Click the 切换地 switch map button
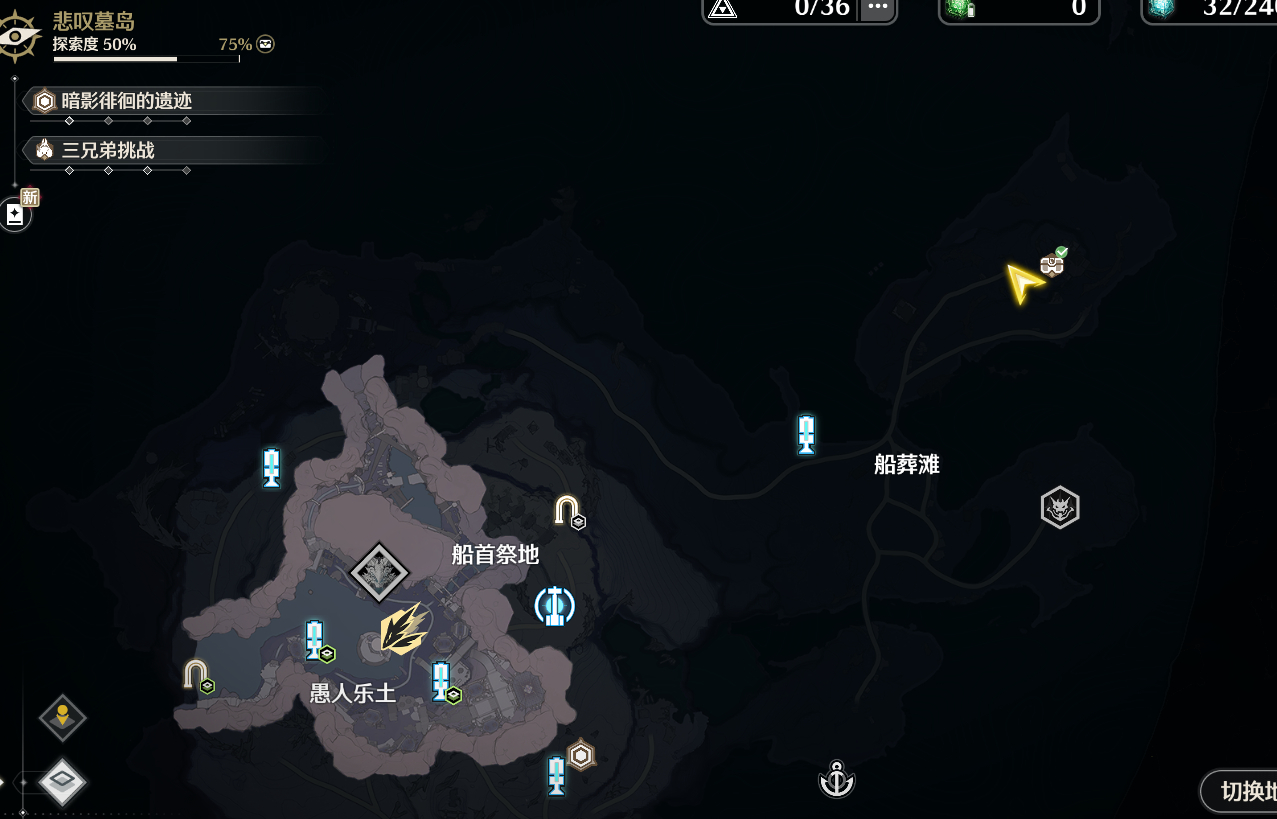This screenshot has width=1277, height=819. tap(1242, 792)
